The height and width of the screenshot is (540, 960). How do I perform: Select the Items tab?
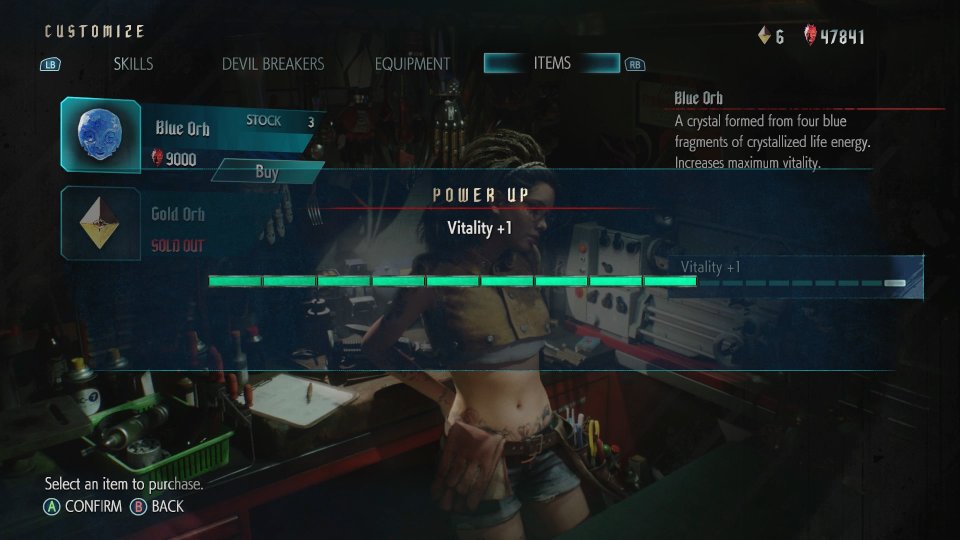[x=552, y=63]
